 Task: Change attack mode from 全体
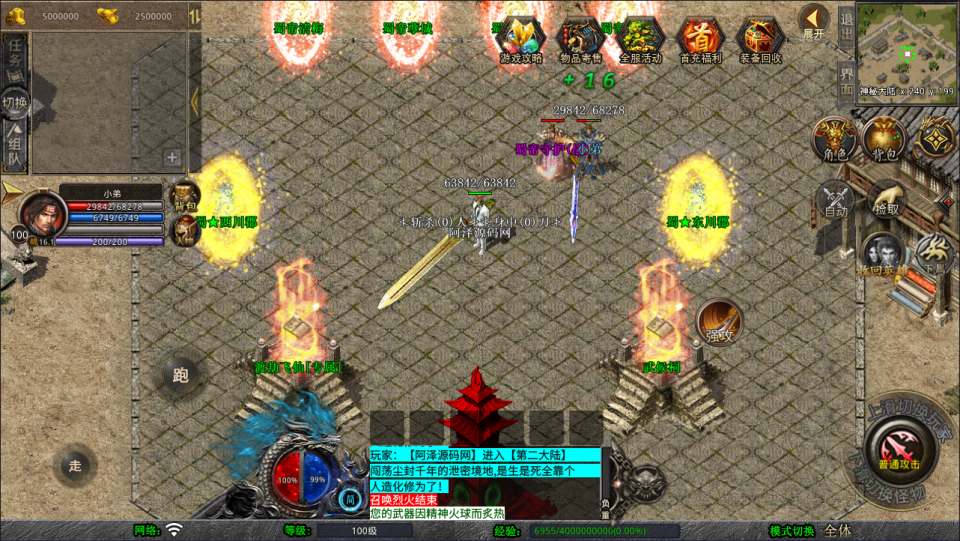pyautogui.click(x=837, y=530)
